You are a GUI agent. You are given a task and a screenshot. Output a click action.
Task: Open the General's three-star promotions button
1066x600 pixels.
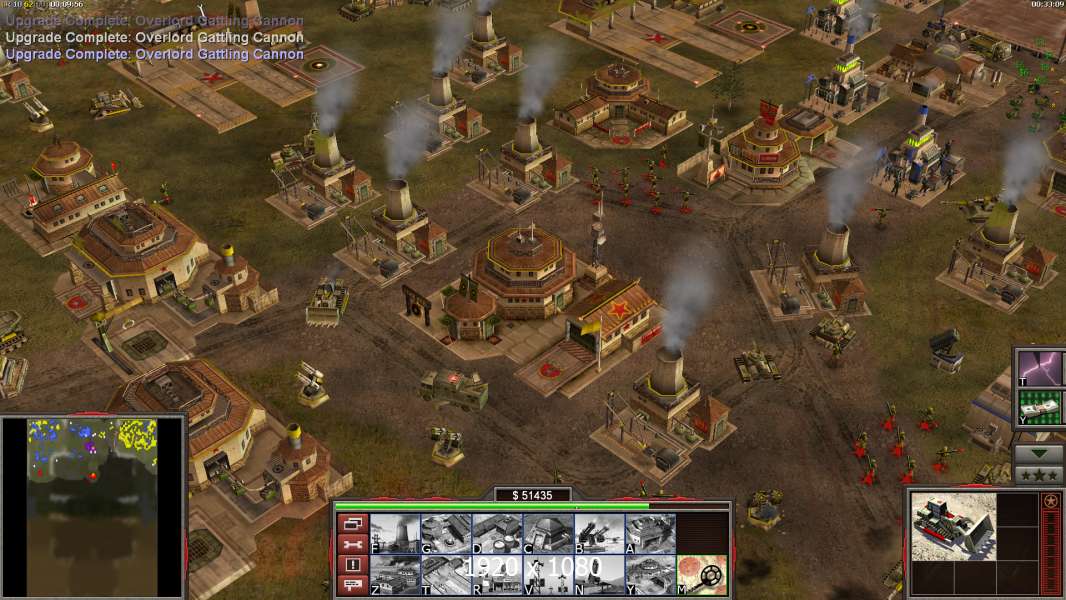click(x=1039, y=474)
